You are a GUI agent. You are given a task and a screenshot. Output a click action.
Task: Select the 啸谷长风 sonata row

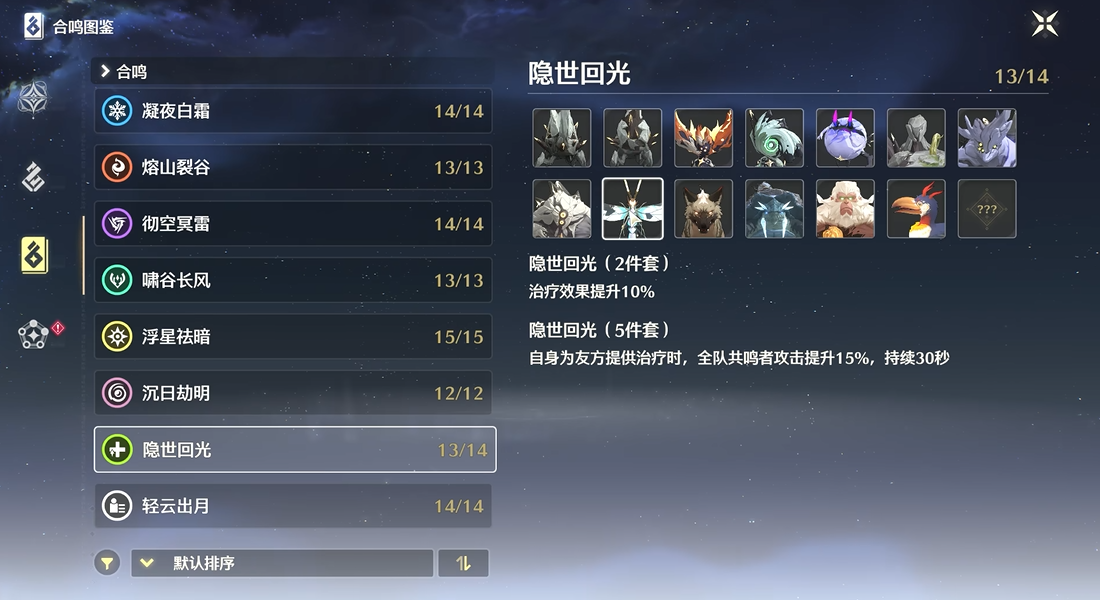(294, 281)
